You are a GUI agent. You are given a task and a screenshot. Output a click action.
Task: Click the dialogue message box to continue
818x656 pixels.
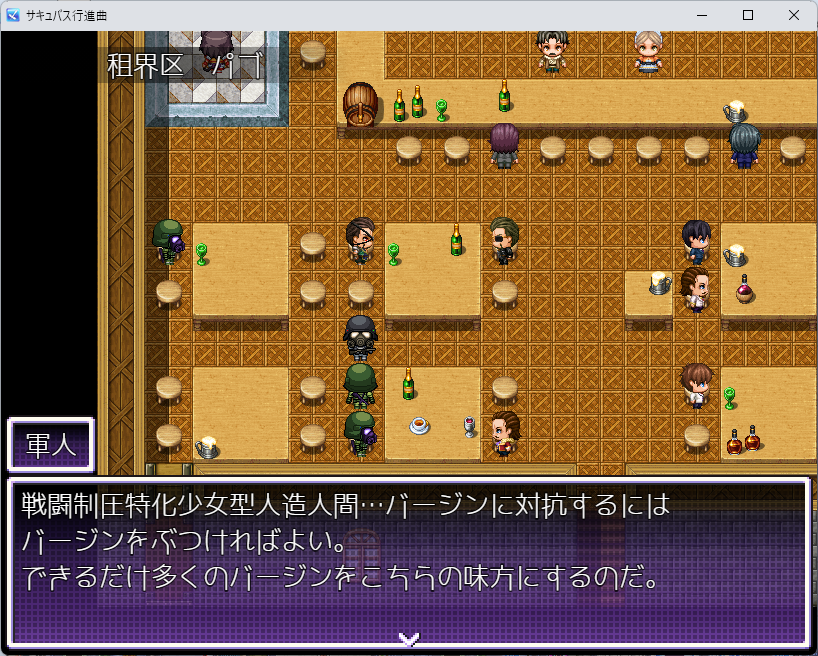408,560
